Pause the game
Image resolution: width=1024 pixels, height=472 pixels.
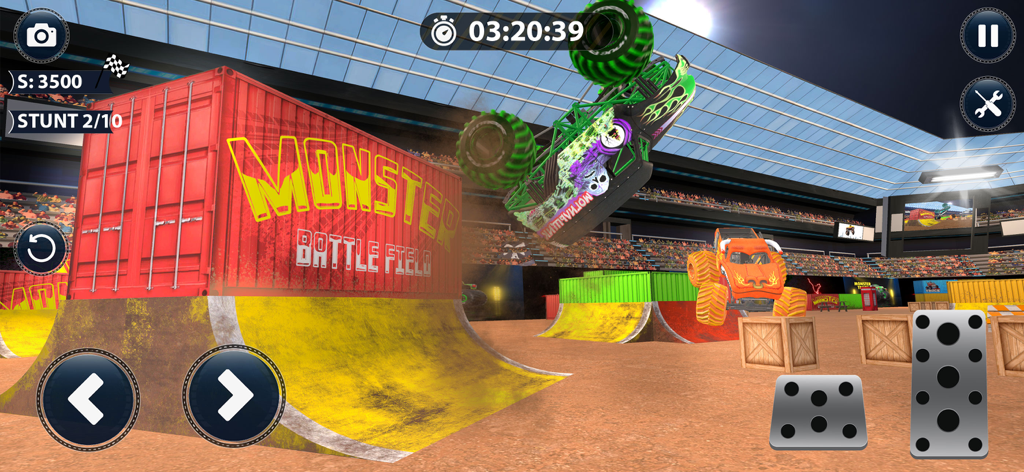[987, 36]
